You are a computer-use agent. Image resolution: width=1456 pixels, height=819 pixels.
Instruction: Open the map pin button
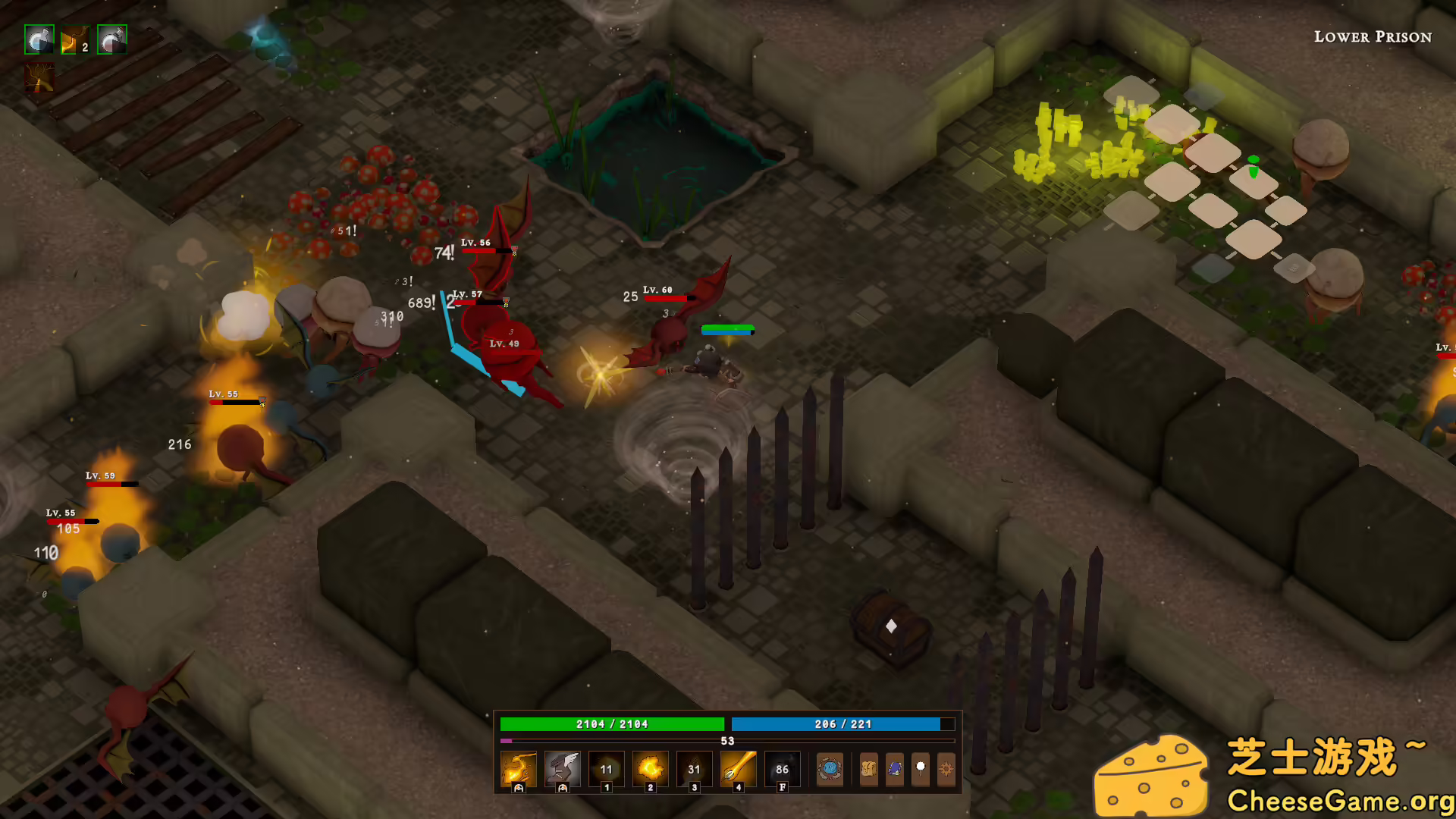pyautogui.click(x=921, y=769)
